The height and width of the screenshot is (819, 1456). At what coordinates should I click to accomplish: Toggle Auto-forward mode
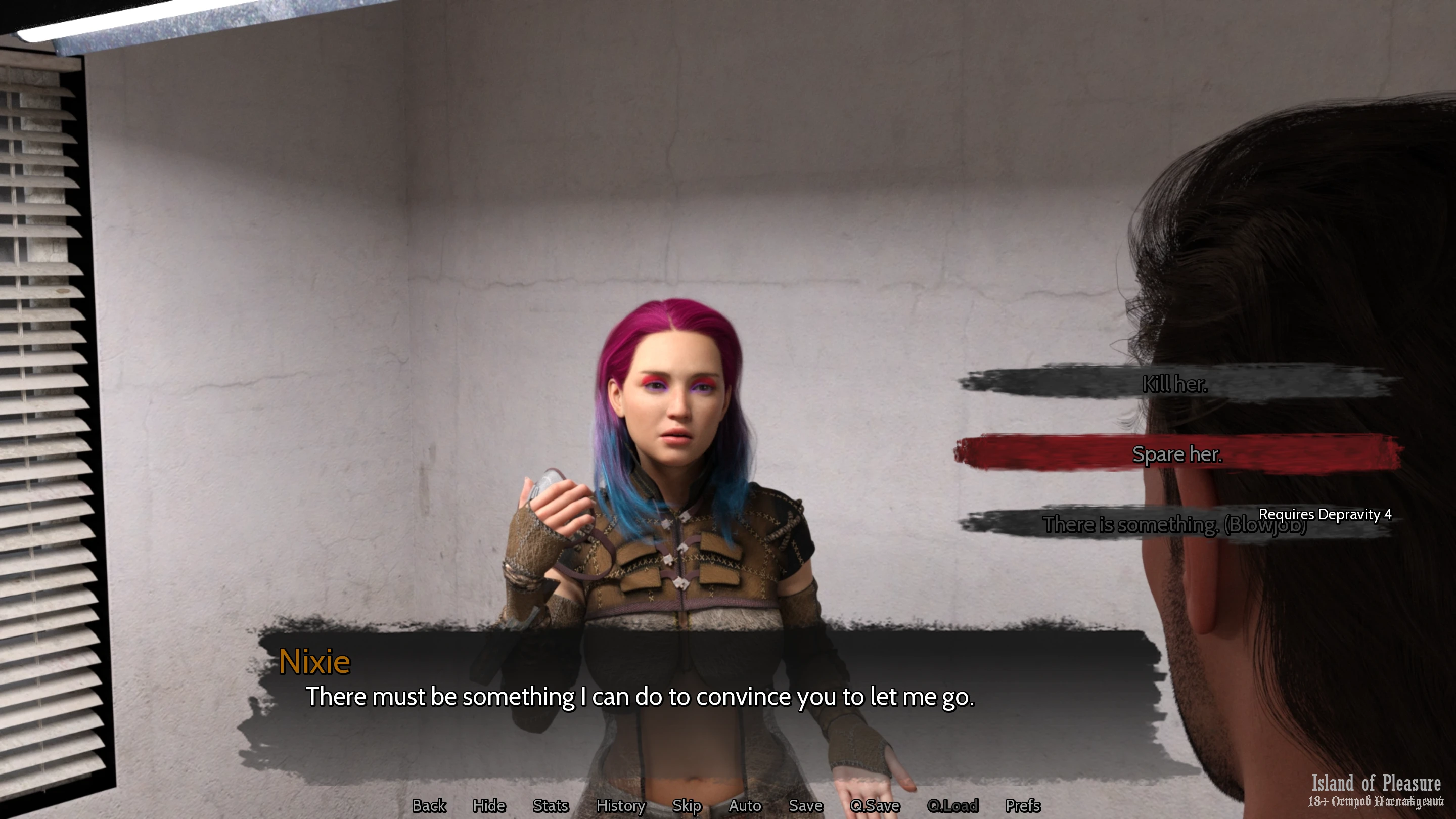(744, 805)
